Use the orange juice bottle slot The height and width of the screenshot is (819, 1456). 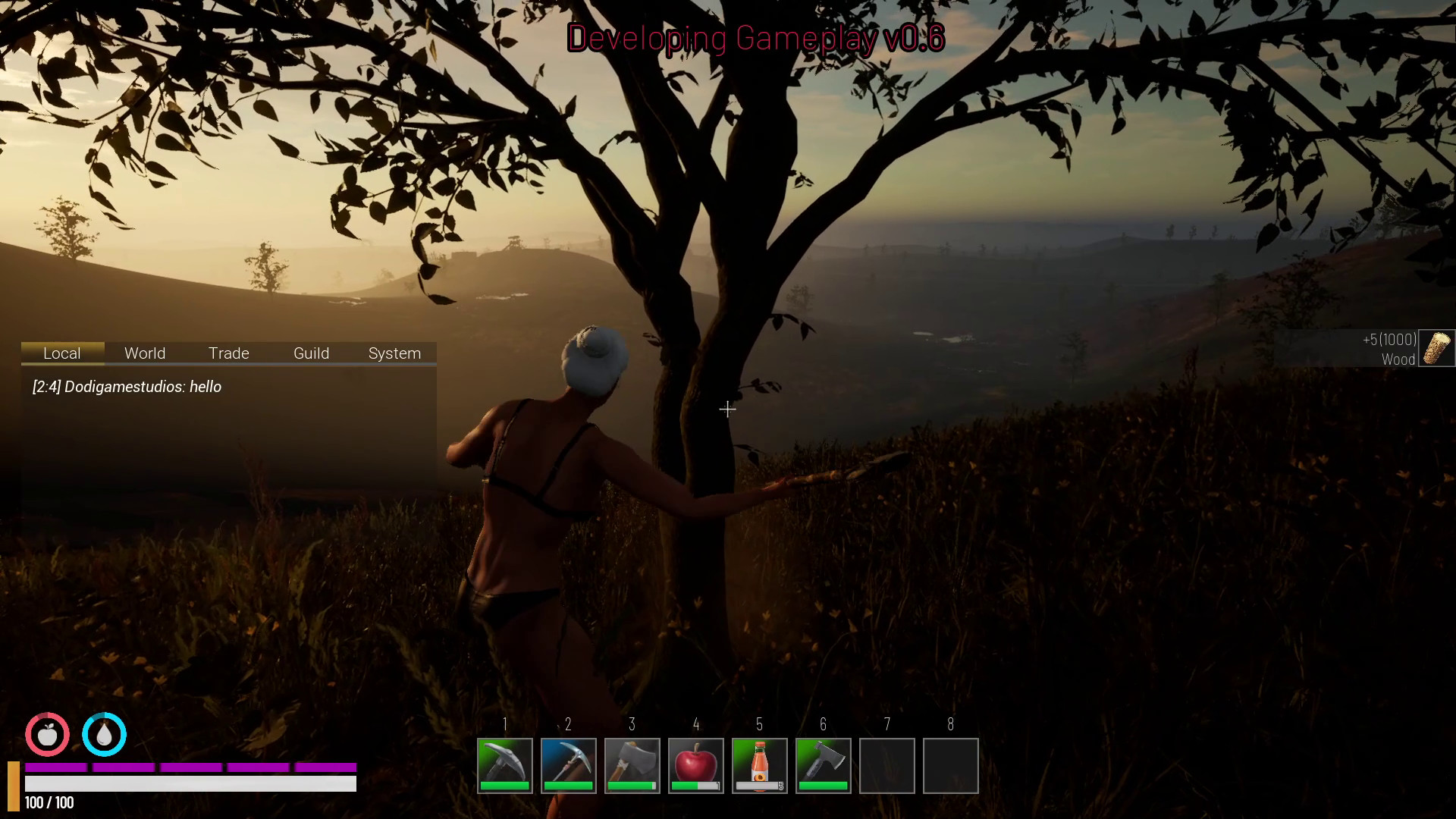coord(760,765)
